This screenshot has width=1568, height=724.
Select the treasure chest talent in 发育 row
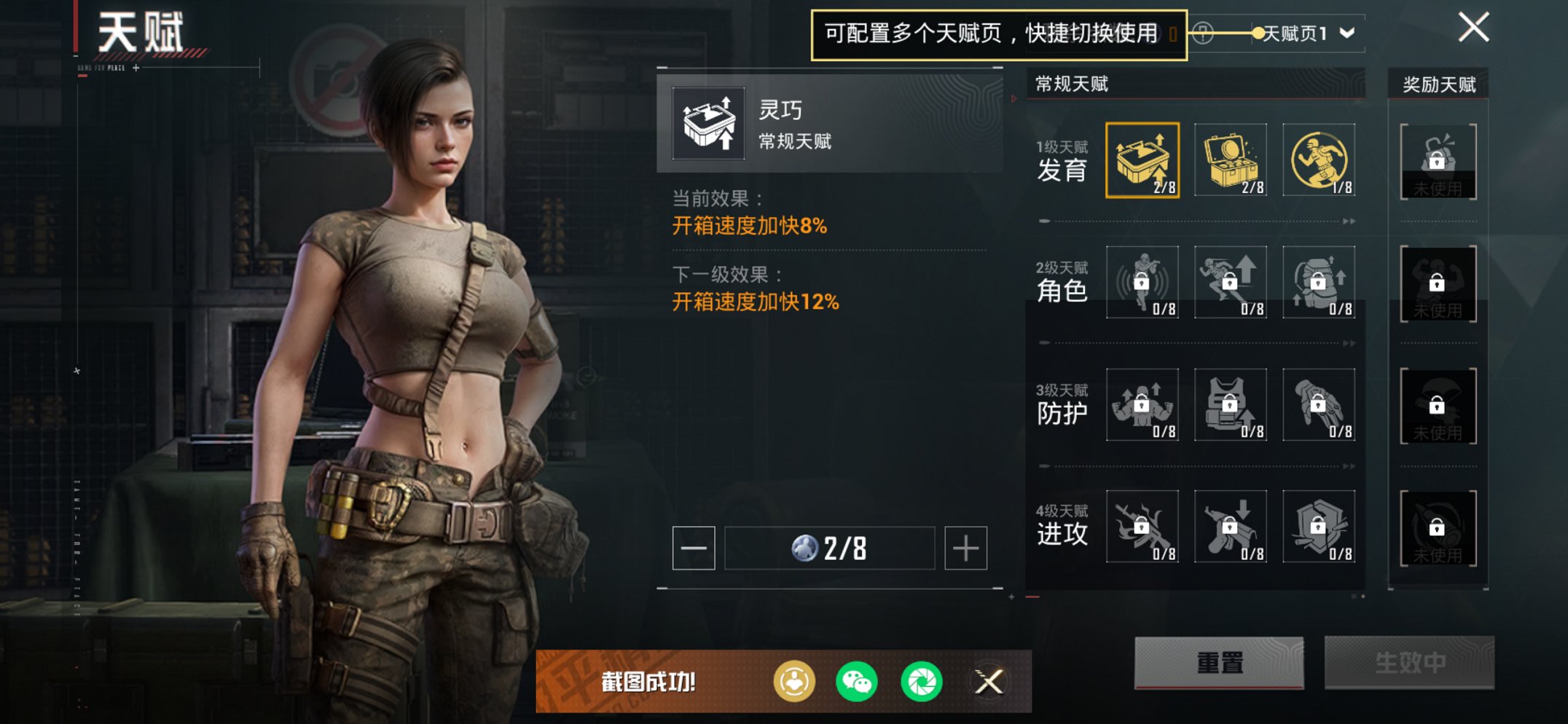coord(1229,159)
